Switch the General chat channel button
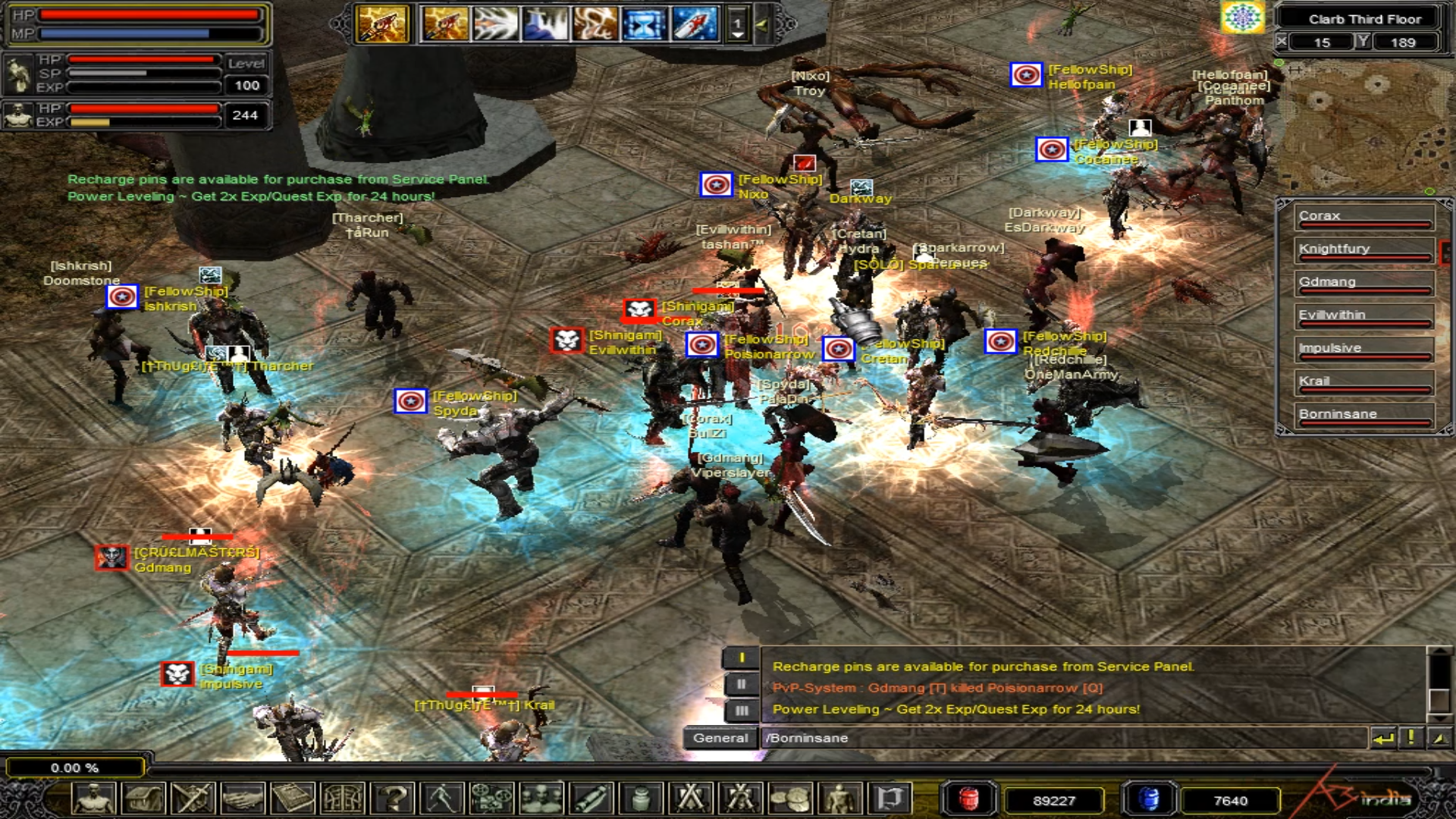Viewport: 1456px width, 819px height. (720, 738)
